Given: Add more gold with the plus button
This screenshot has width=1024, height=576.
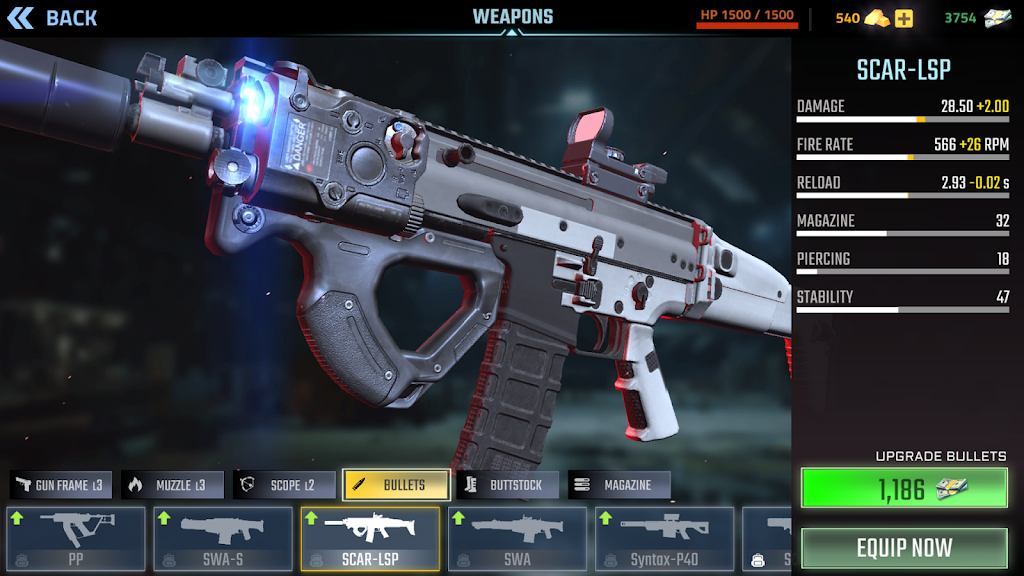Looking at the screenshot, I should pos(904,18).
